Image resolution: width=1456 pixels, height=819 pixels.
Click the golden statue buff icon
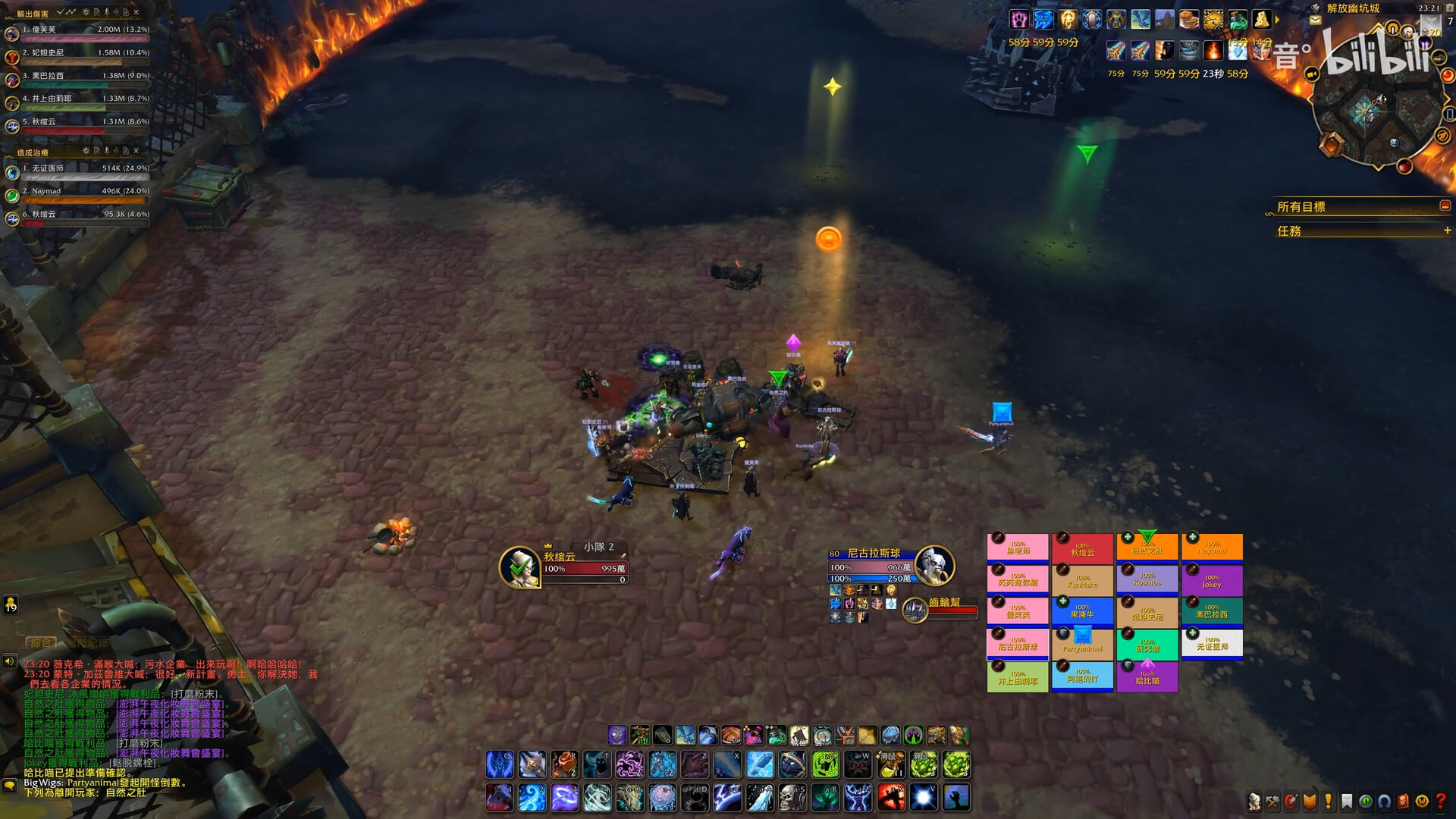[1261, 19]
